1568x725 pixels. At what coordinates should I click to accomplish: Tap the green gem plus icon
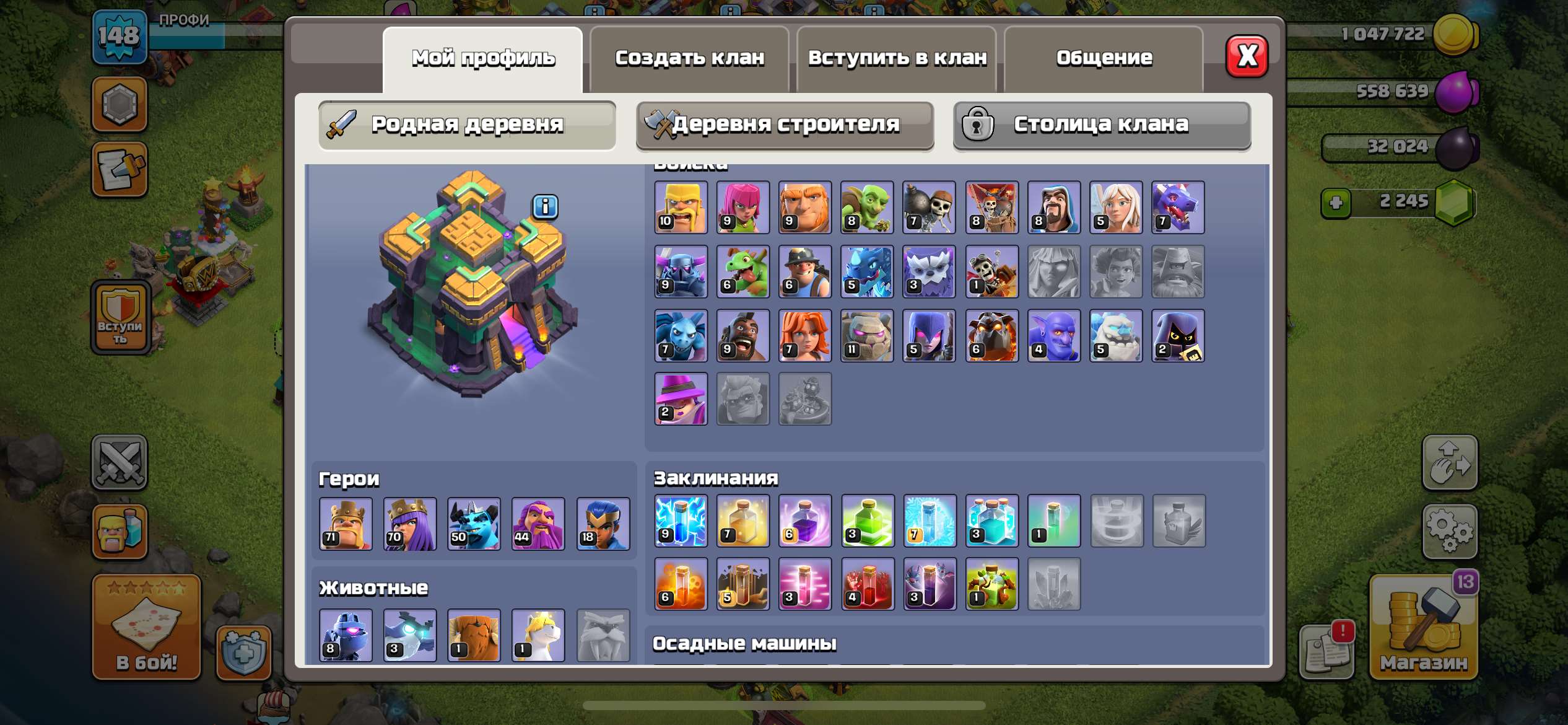tap(1336, 203)
